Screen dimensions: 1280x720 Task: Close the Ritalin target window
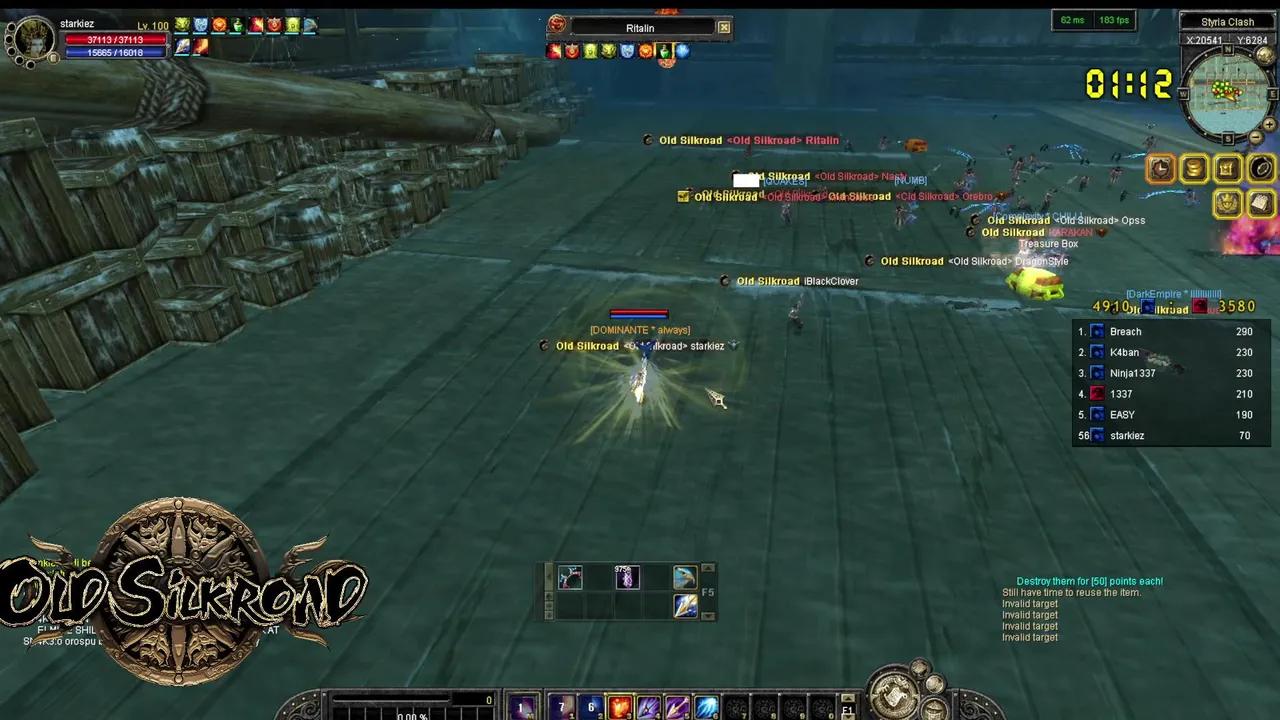point(723,27)
